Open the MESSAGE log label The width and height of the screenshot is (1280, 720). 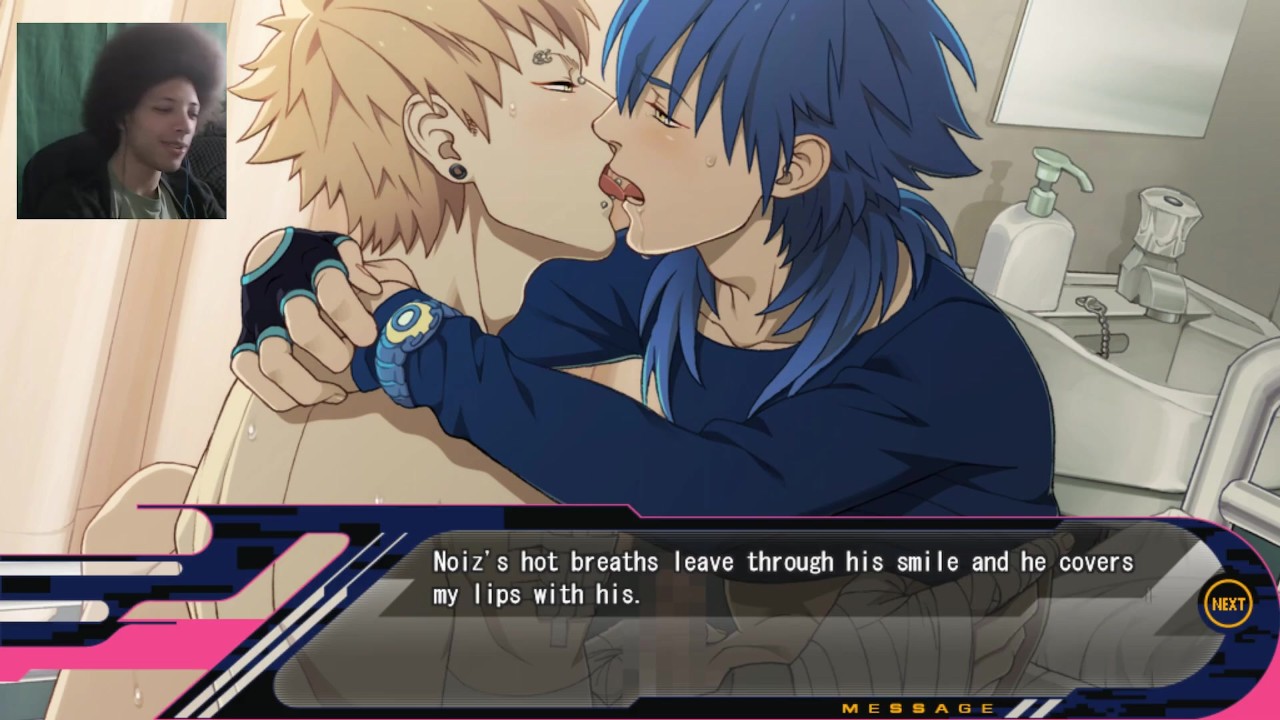pos(918,709)
